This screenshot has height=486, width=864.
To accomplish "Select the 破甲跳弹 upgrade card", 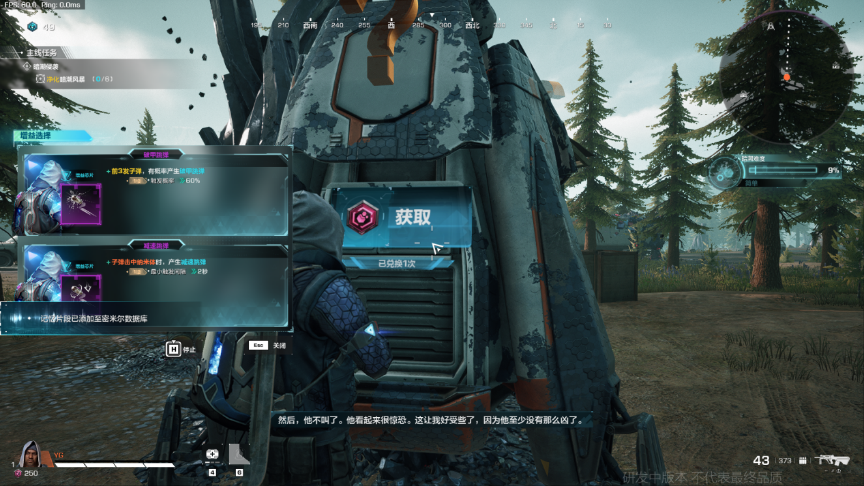I will point(155,193).
